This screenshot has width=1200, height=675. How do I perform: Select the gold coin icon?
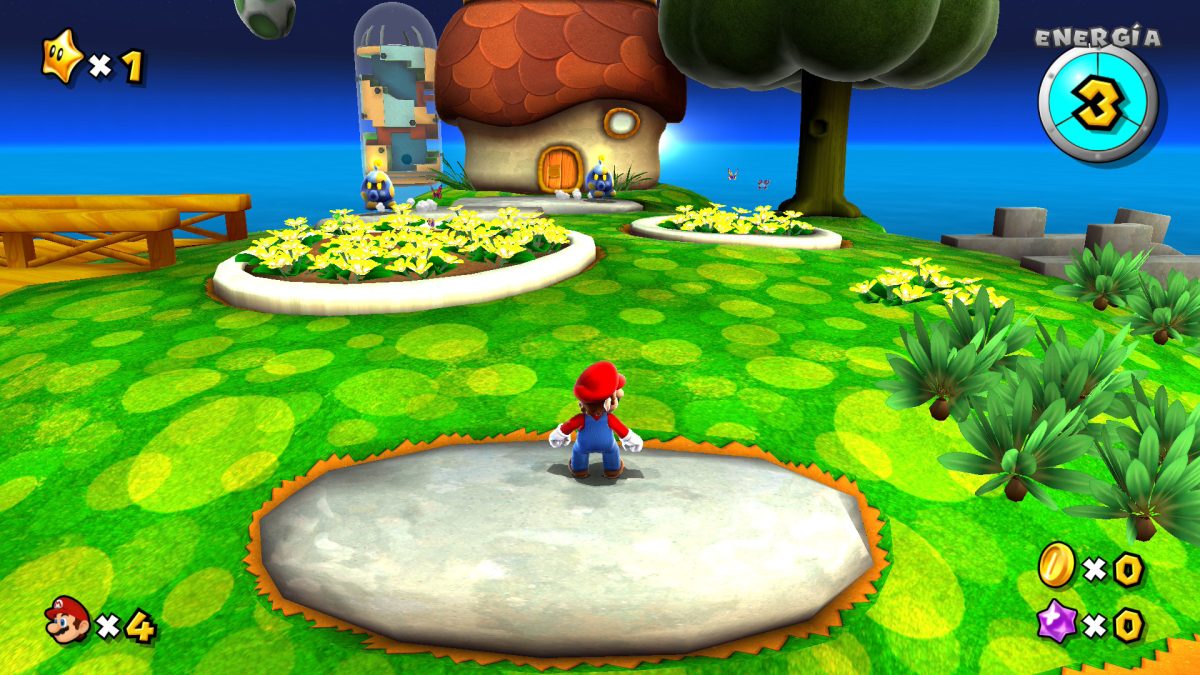[x=1056, y=564]
